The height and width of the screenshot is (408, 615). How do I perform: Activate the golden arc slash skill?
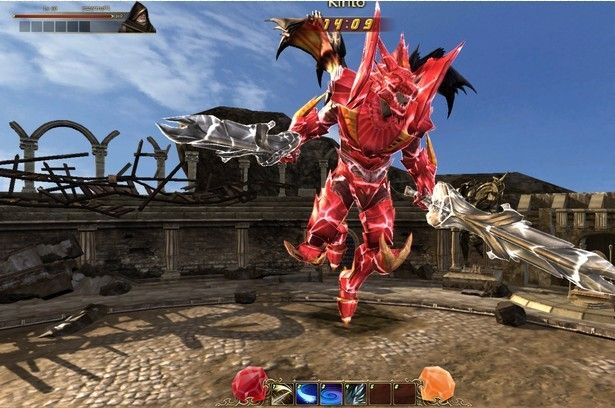coord(282,393)
